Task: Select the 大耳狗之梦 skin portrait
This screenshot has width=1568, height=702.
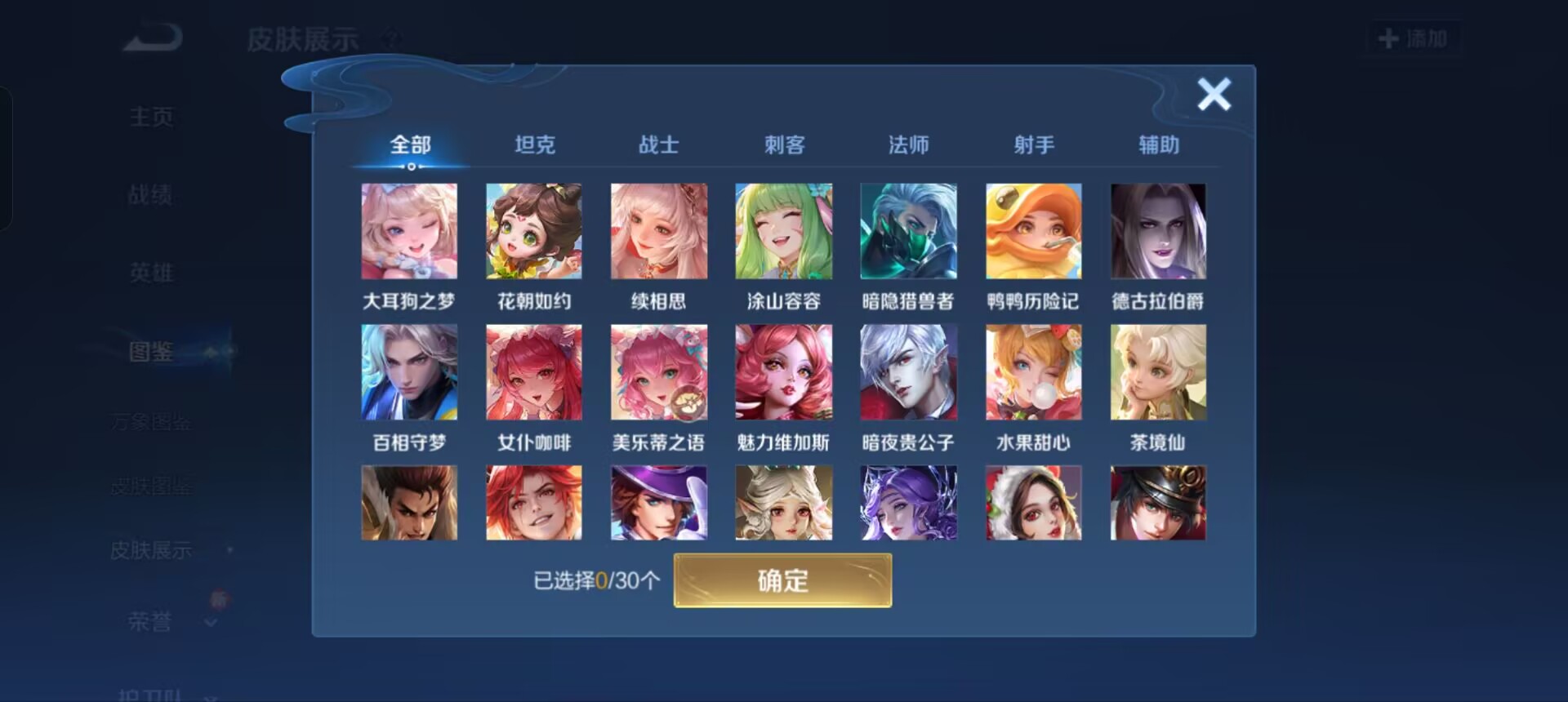Action: 409,231
